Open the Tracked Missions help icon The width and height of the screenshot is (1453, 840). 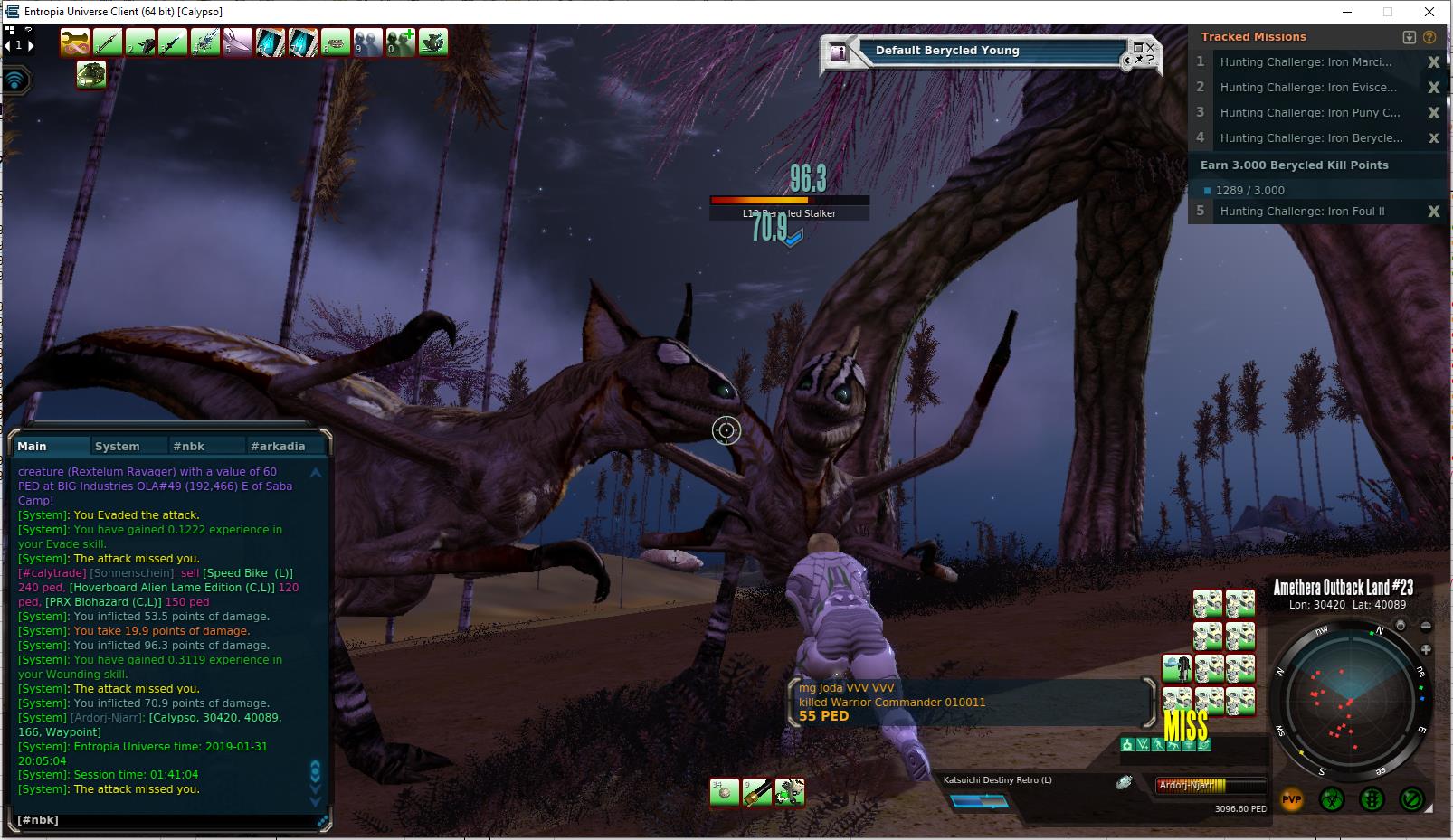coord(1429,37)
